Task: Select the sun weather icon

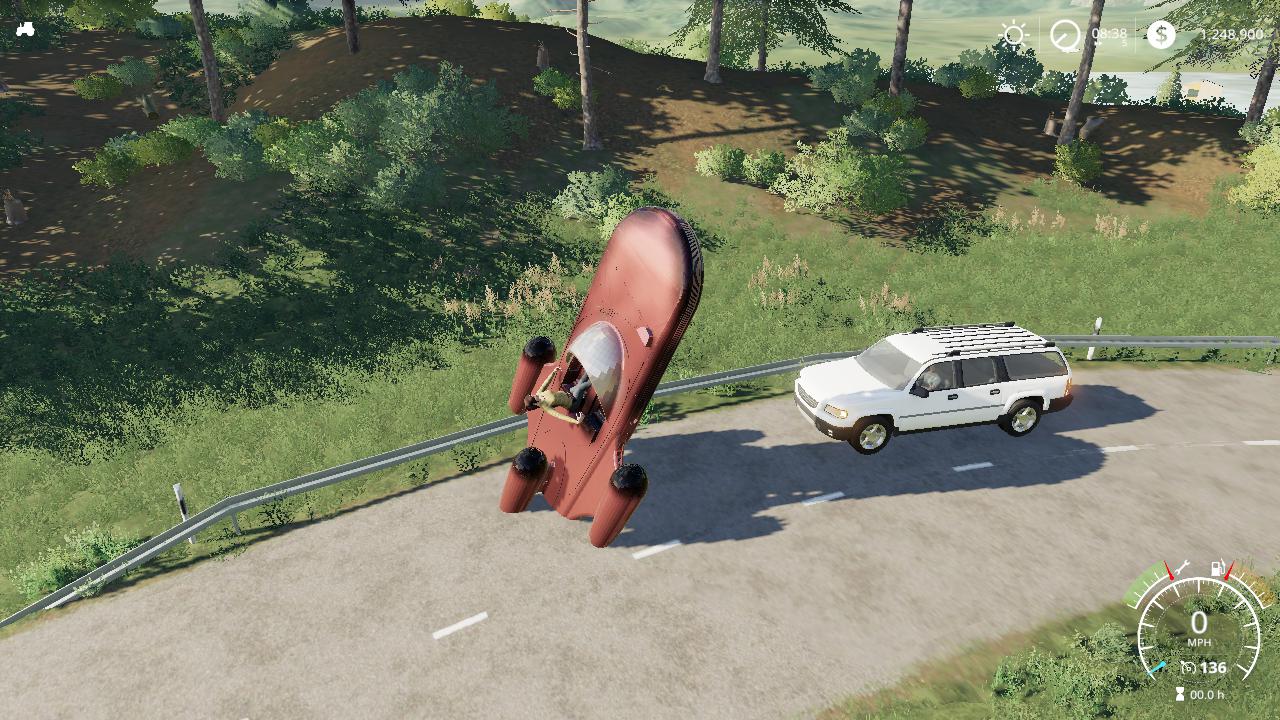Action: 1014,35
